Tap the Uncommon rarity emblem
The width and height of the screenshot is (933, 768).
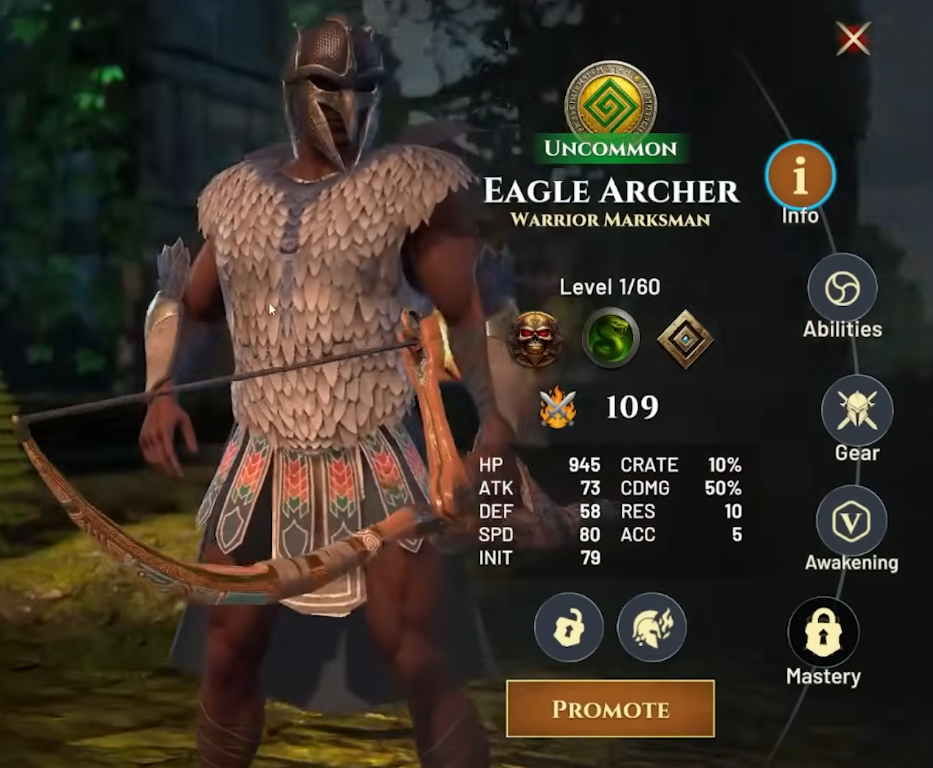point(610,100)
